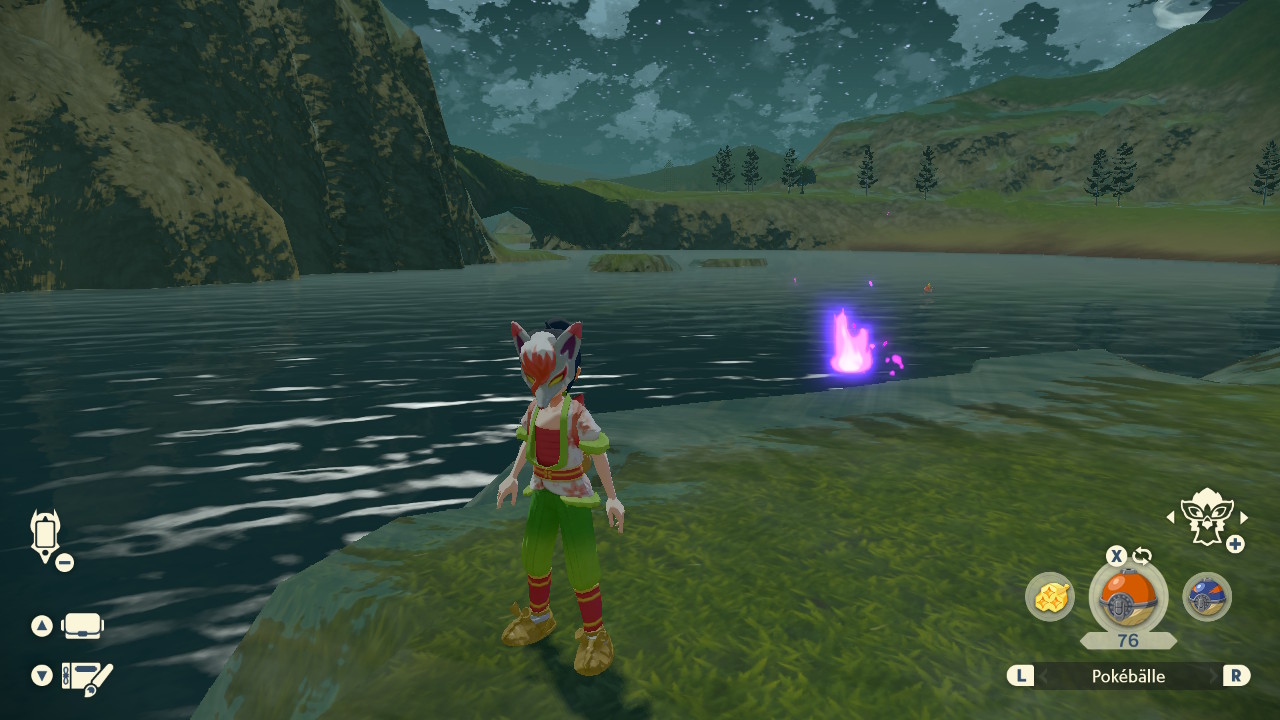Switch ride with the left arrow beside Braviary

(x=1171, y=517)
